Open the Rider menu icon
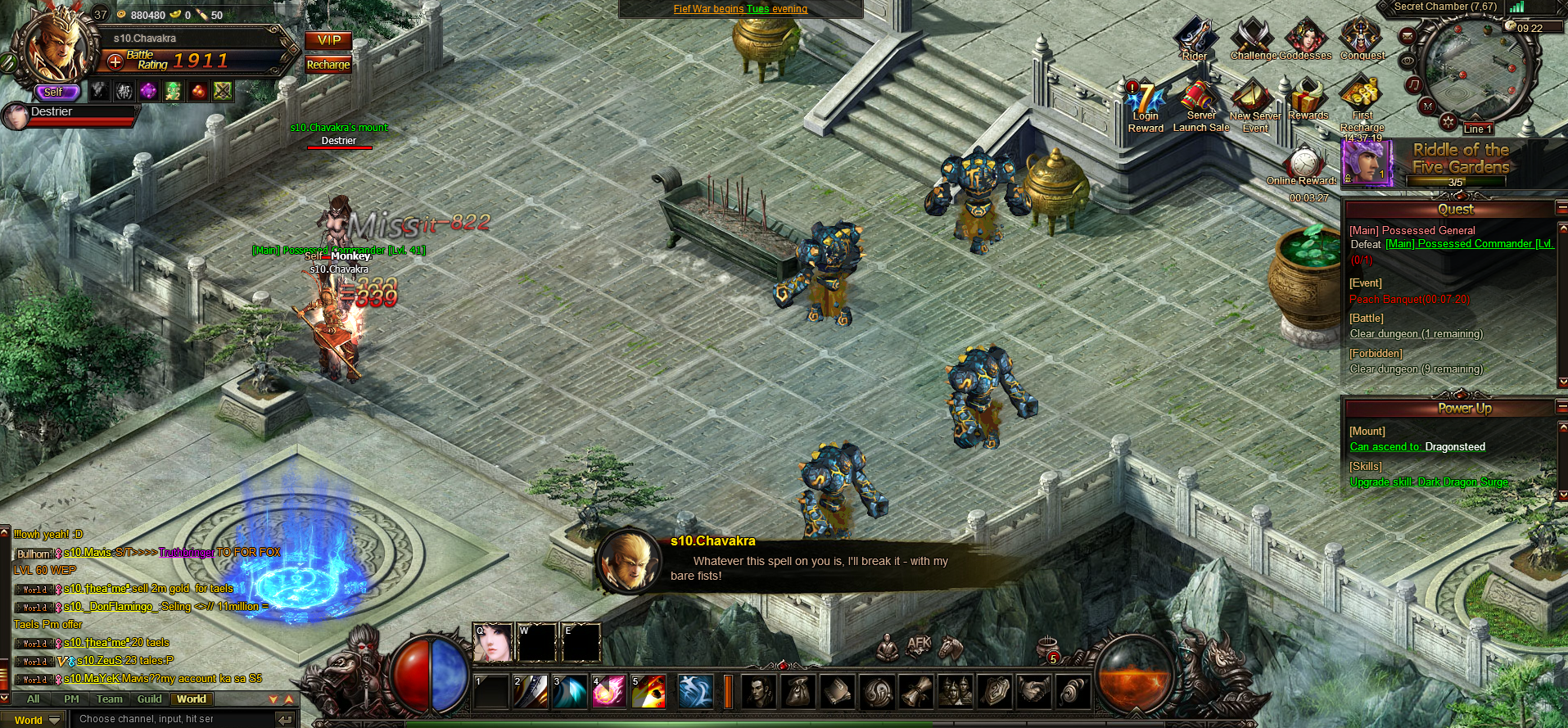This screenshot has height=728, width=1568. click(x=1194, y=38)
